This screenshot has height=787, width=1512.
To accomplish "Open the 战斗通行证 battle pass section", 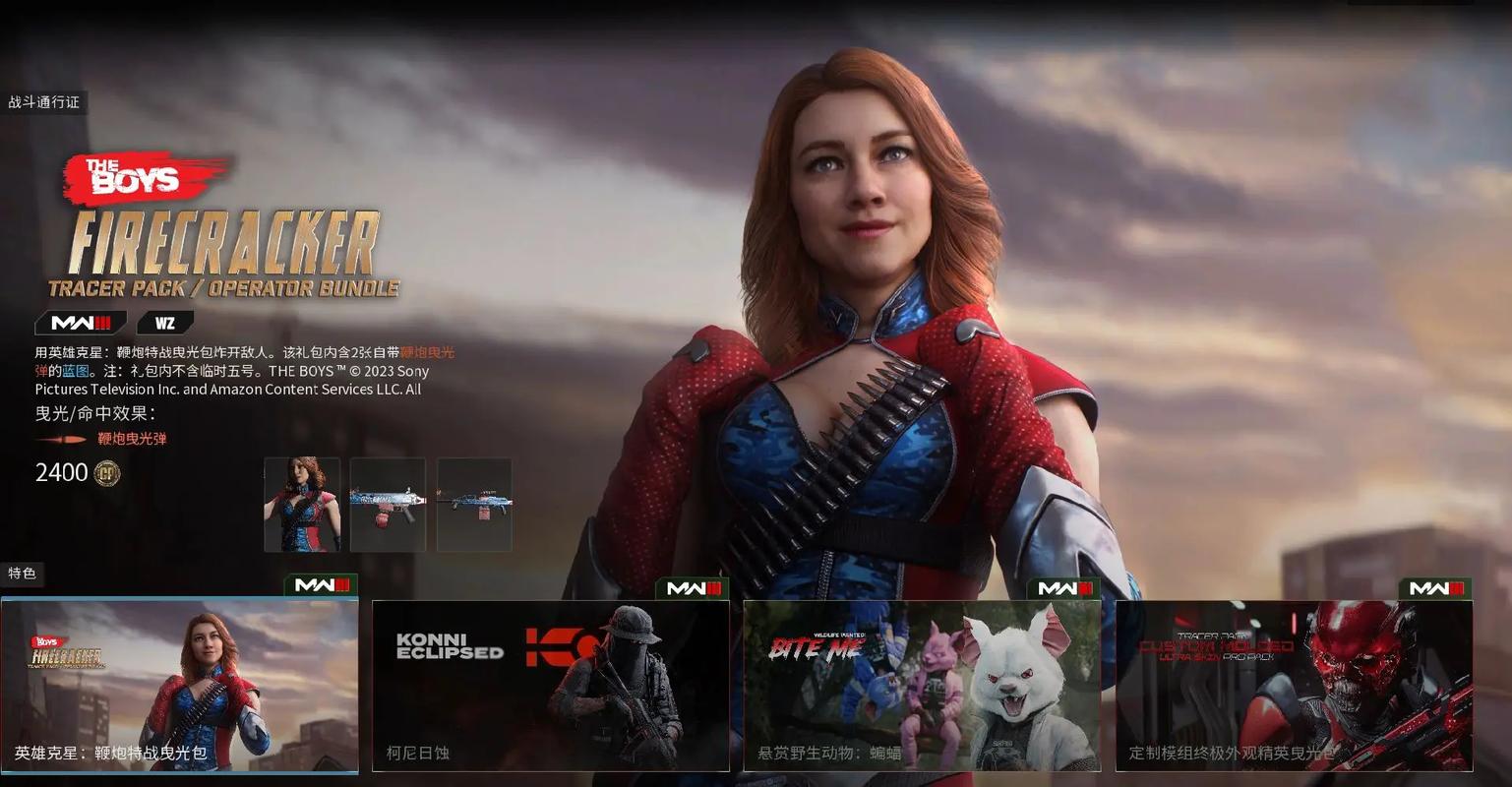I will click(44, 102).
